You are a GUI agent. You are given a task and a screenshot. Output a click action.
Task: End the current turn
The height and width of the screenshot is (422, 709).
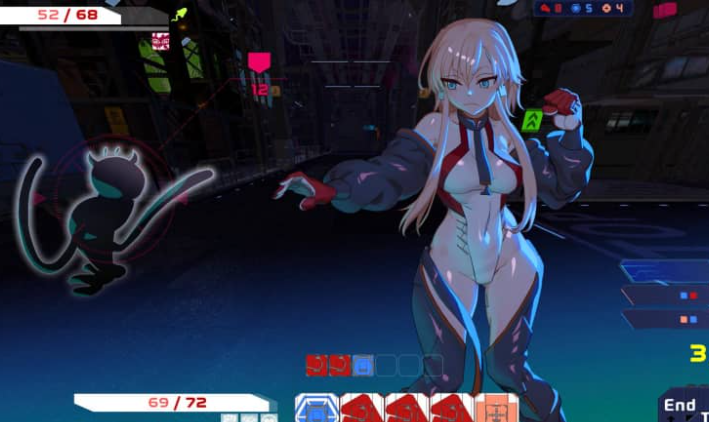[682, 405]
